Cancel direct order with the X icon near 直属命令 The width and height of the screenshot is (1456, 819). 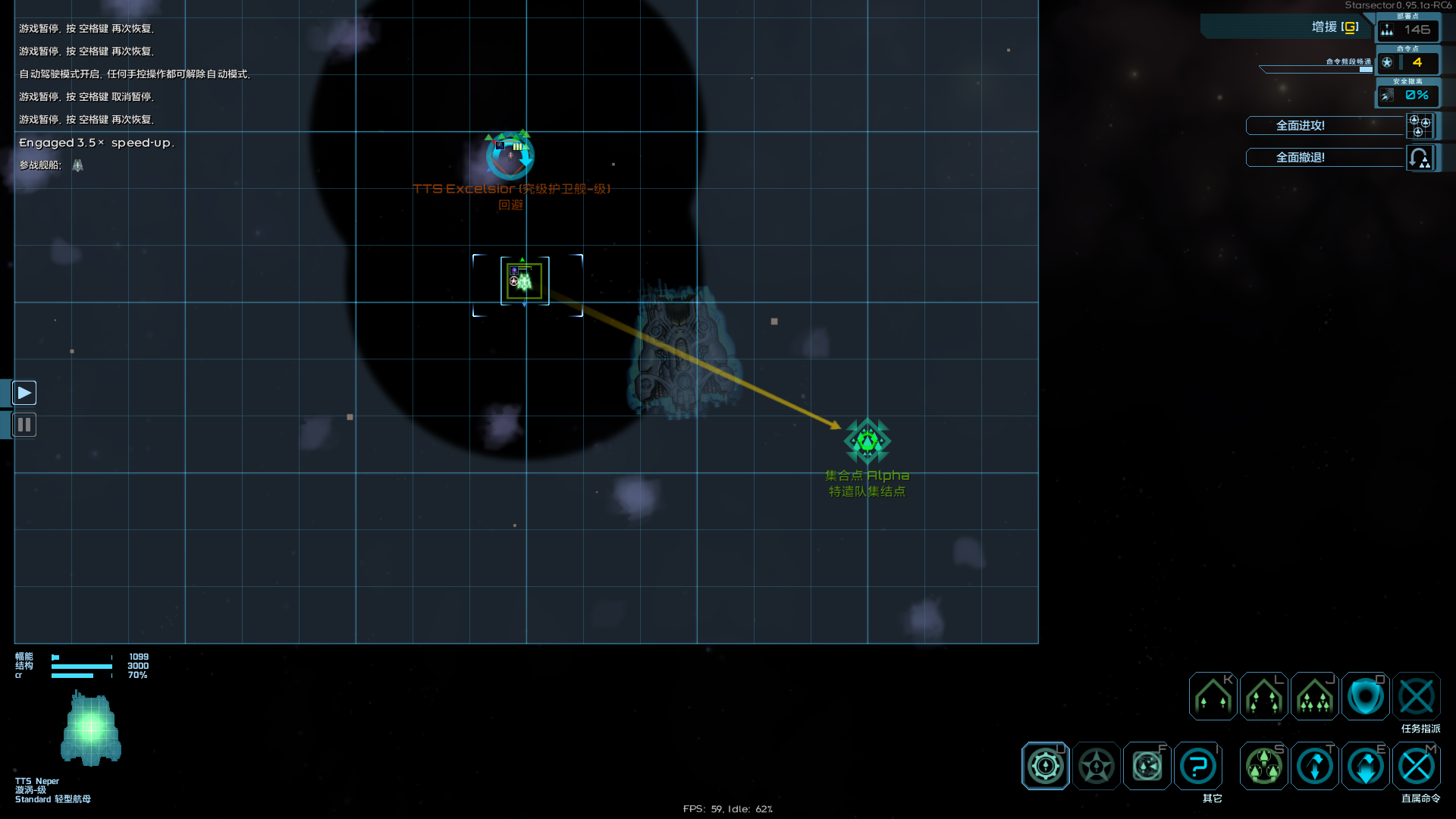(1417, 766)
